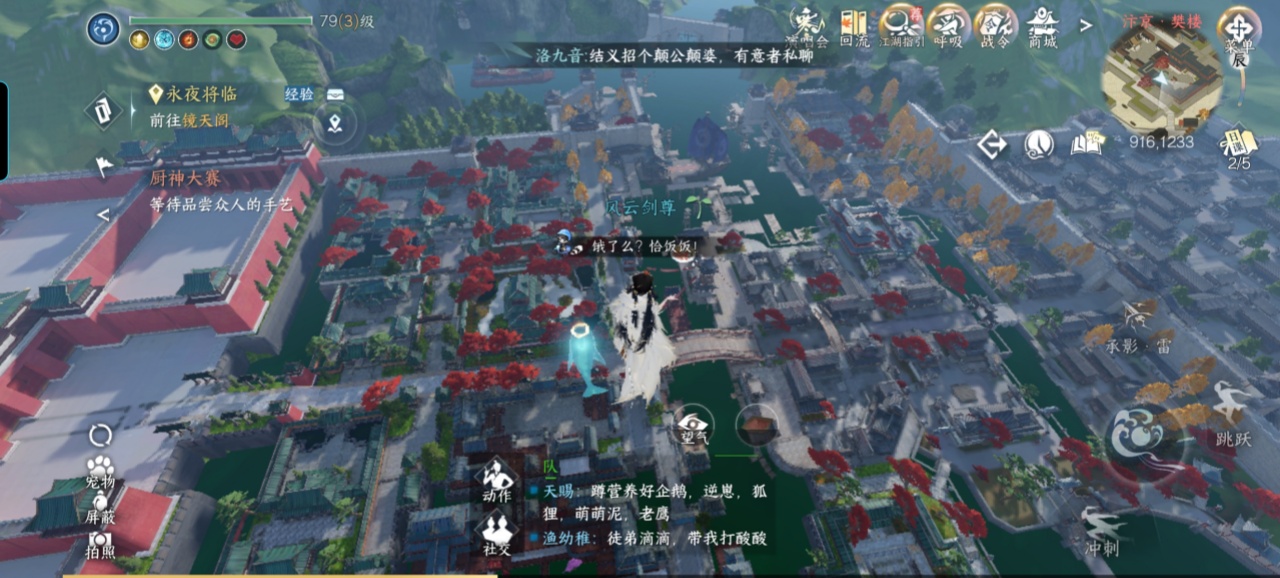Open the 战令 battle pass

tap(995, 24)
